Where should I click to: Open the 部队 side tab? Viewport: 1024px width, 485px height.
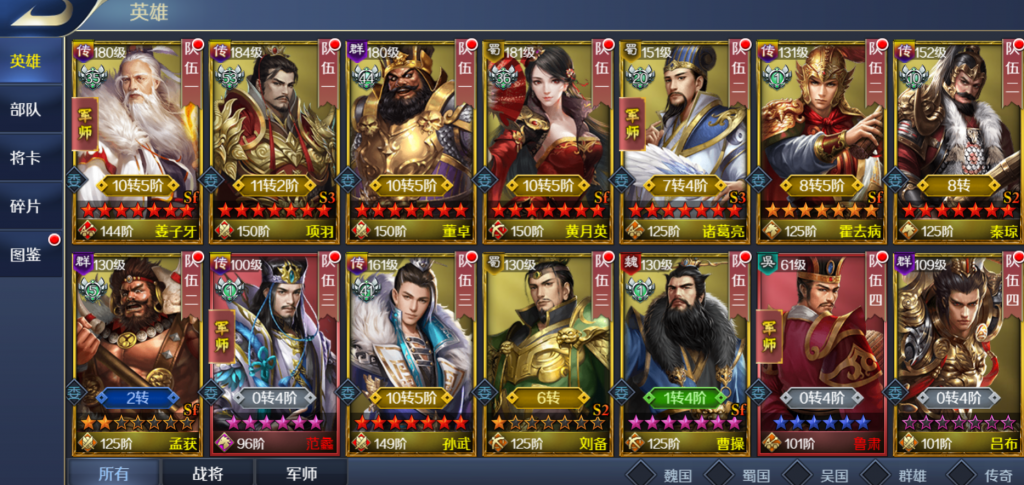27,110
